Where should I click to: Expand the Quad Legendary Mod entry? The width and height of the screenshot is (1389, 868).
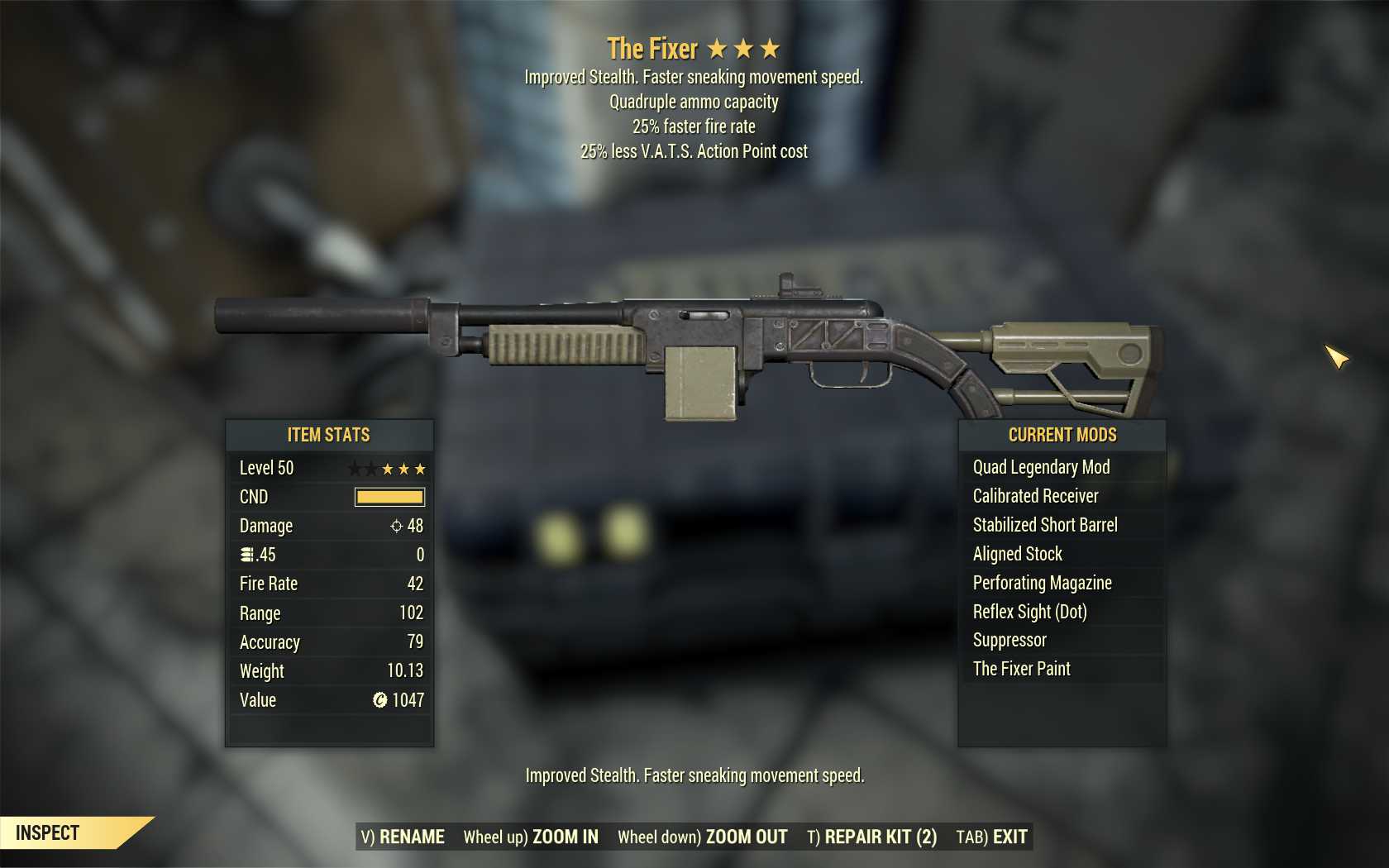(x=1040, y=467)
